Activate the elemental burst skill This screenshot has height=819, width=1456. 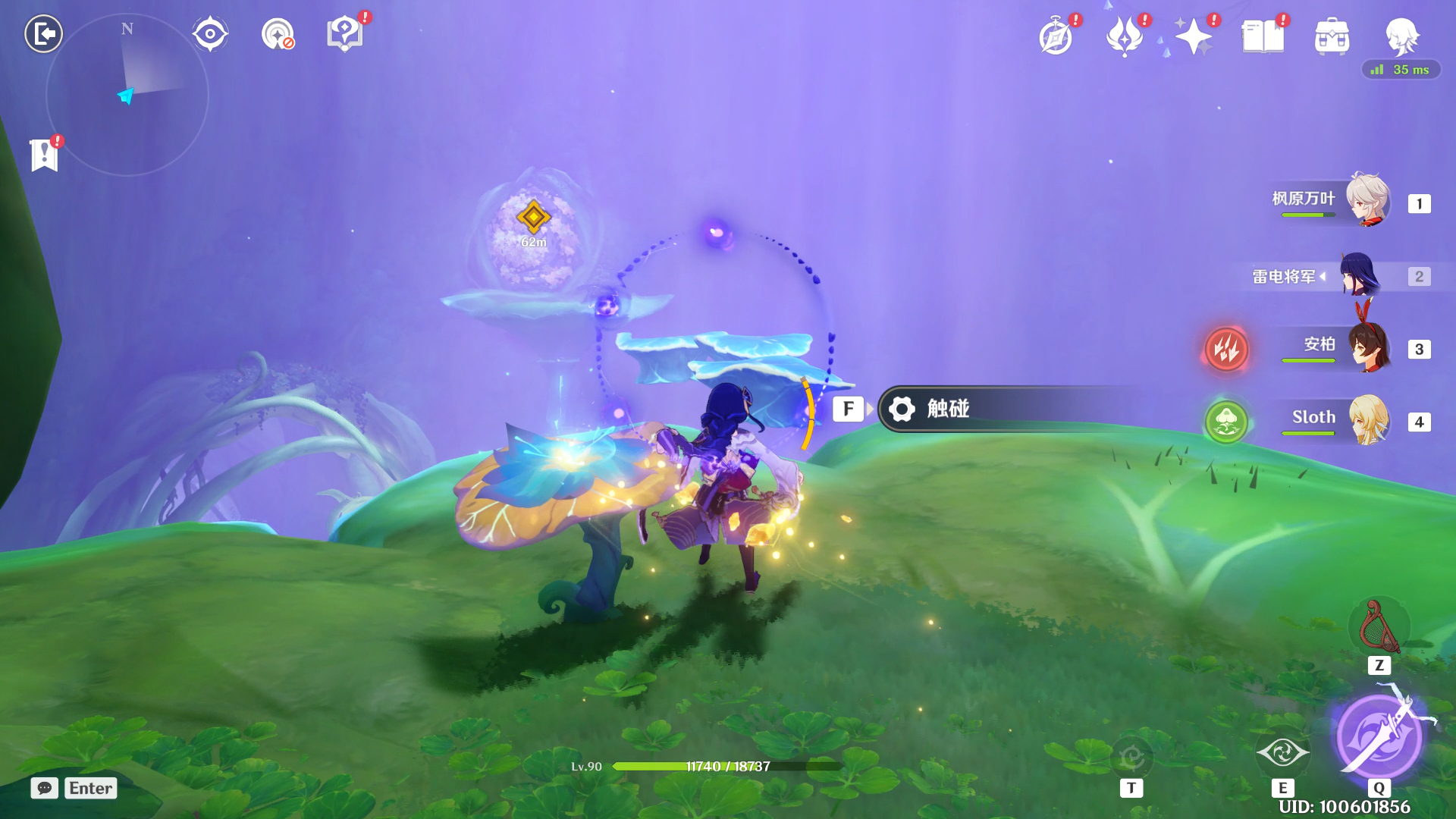[1379, 736]
